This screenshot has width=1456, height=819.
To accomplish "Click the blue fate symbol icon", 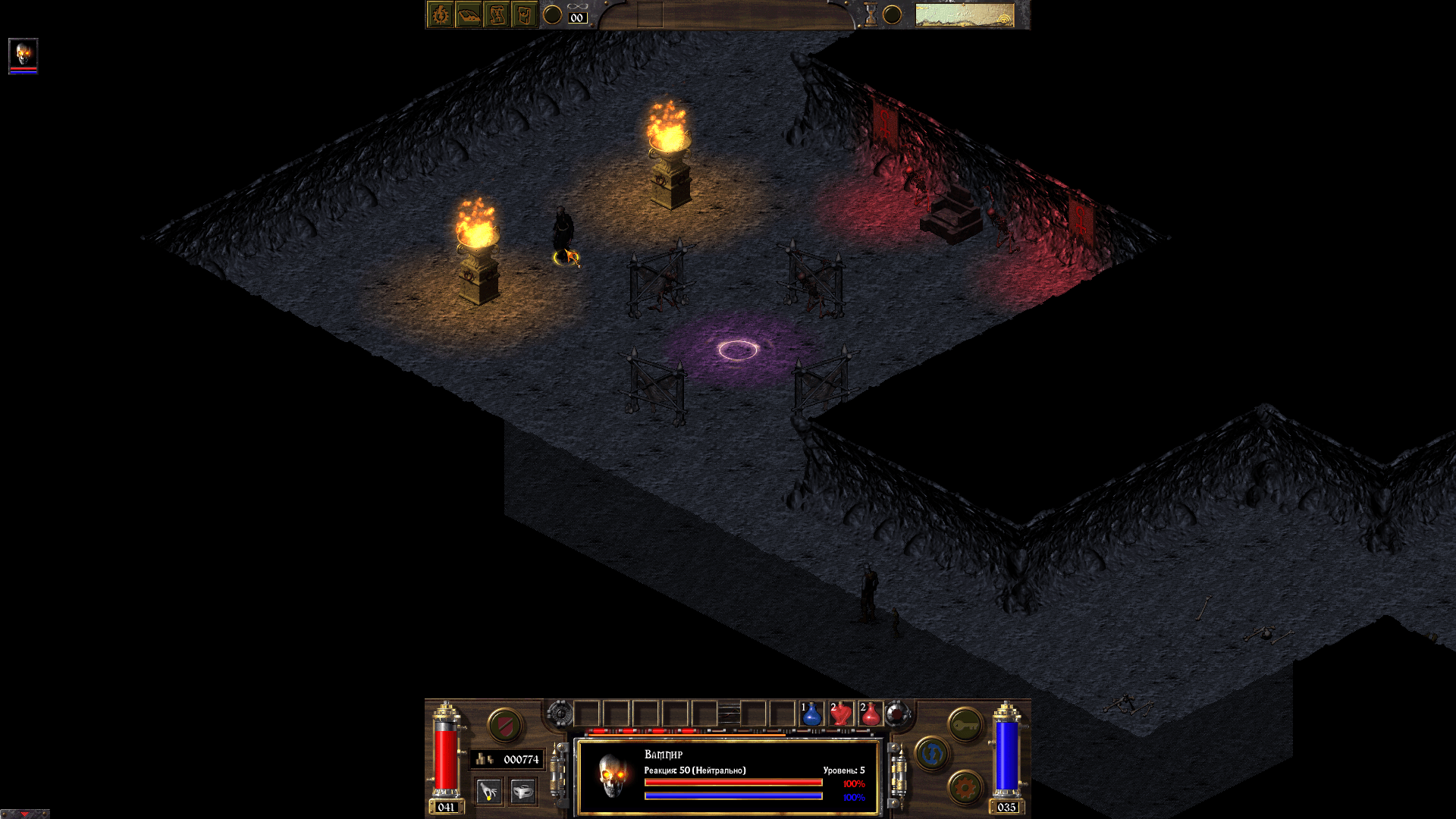I will point(932,755).
